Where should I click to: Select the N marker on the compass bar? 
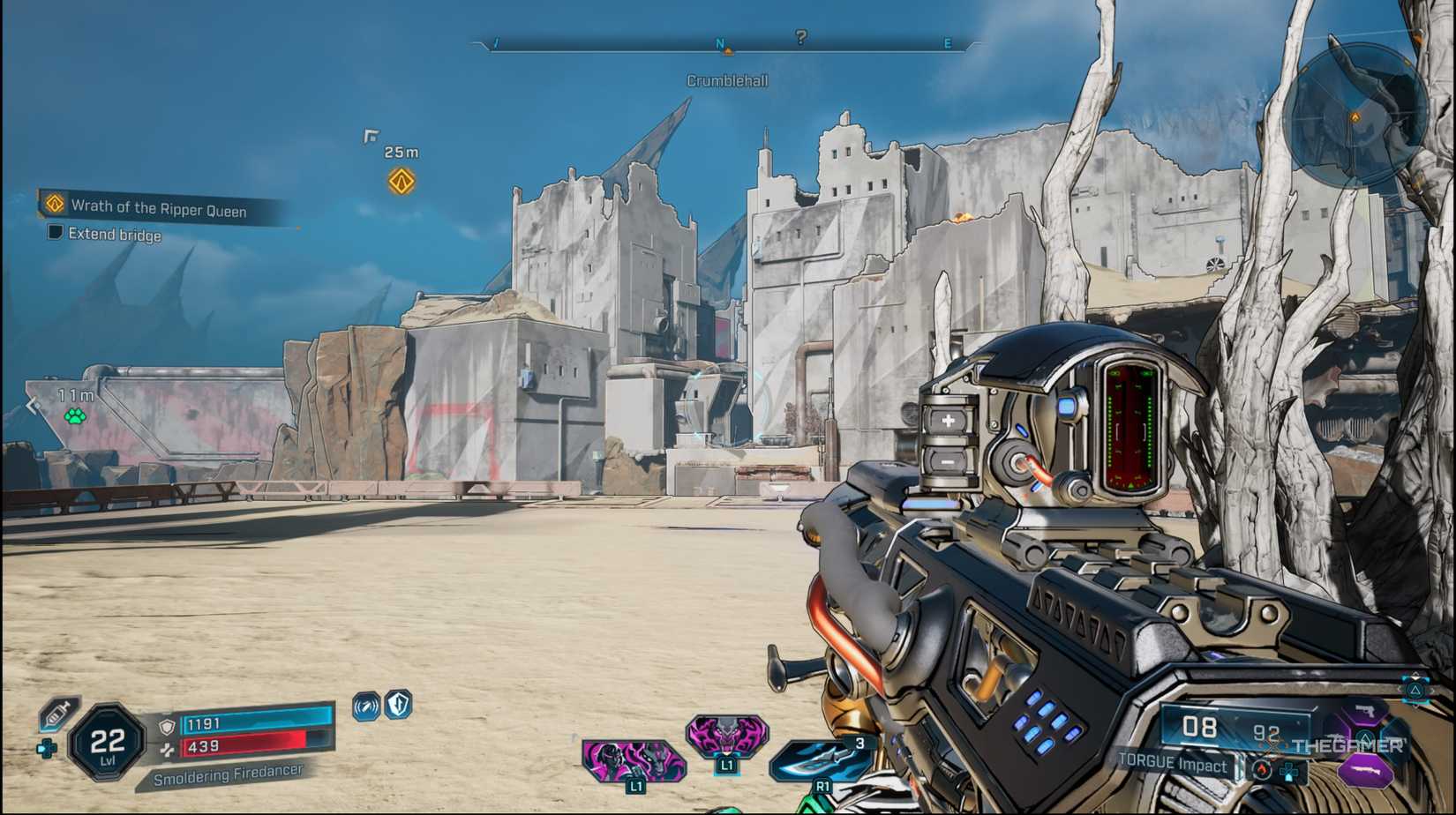(x=720, y=41)
